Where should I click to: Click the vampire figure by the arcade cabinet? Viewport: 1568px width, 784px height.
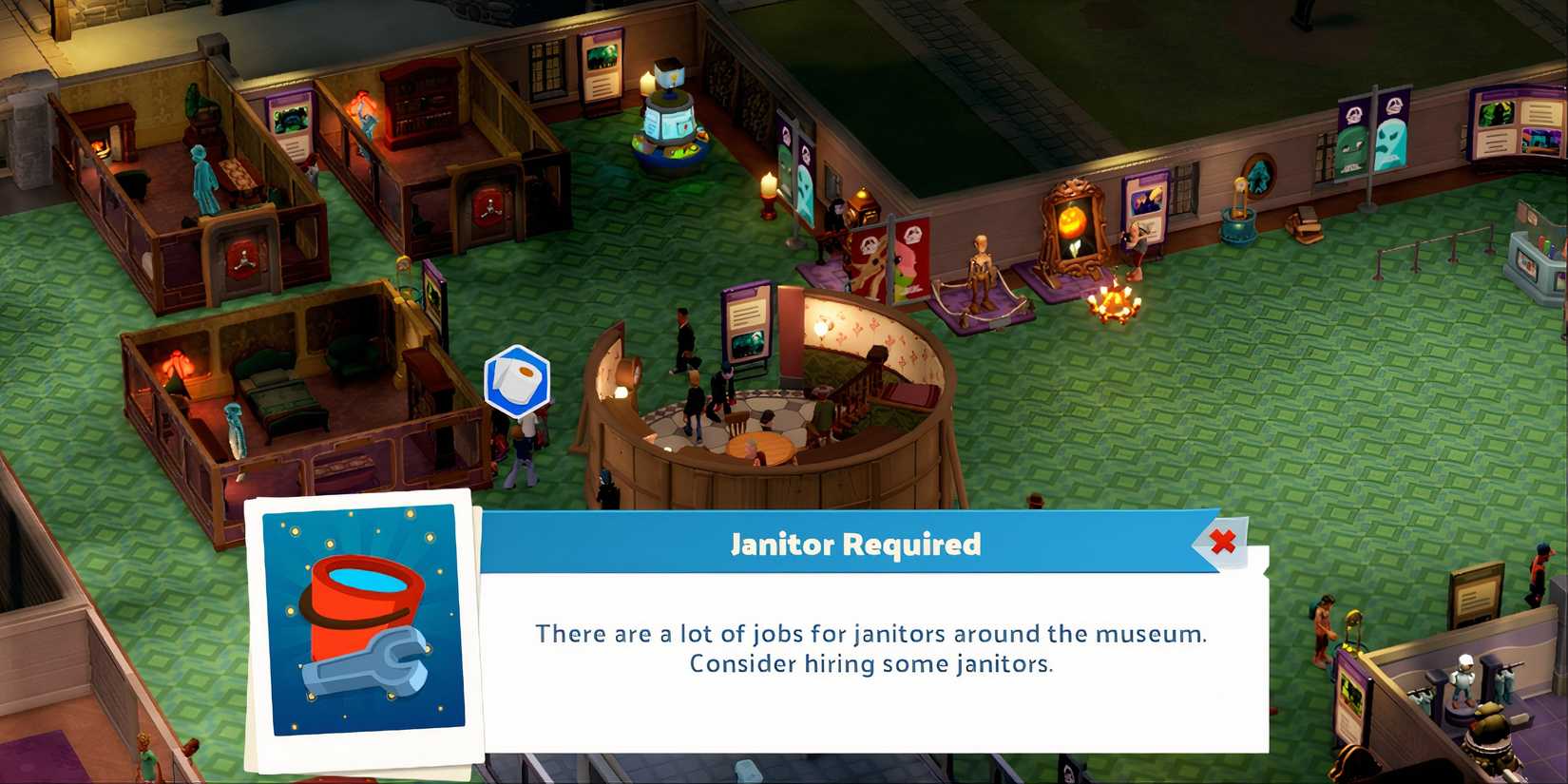(x=839, y=214)
